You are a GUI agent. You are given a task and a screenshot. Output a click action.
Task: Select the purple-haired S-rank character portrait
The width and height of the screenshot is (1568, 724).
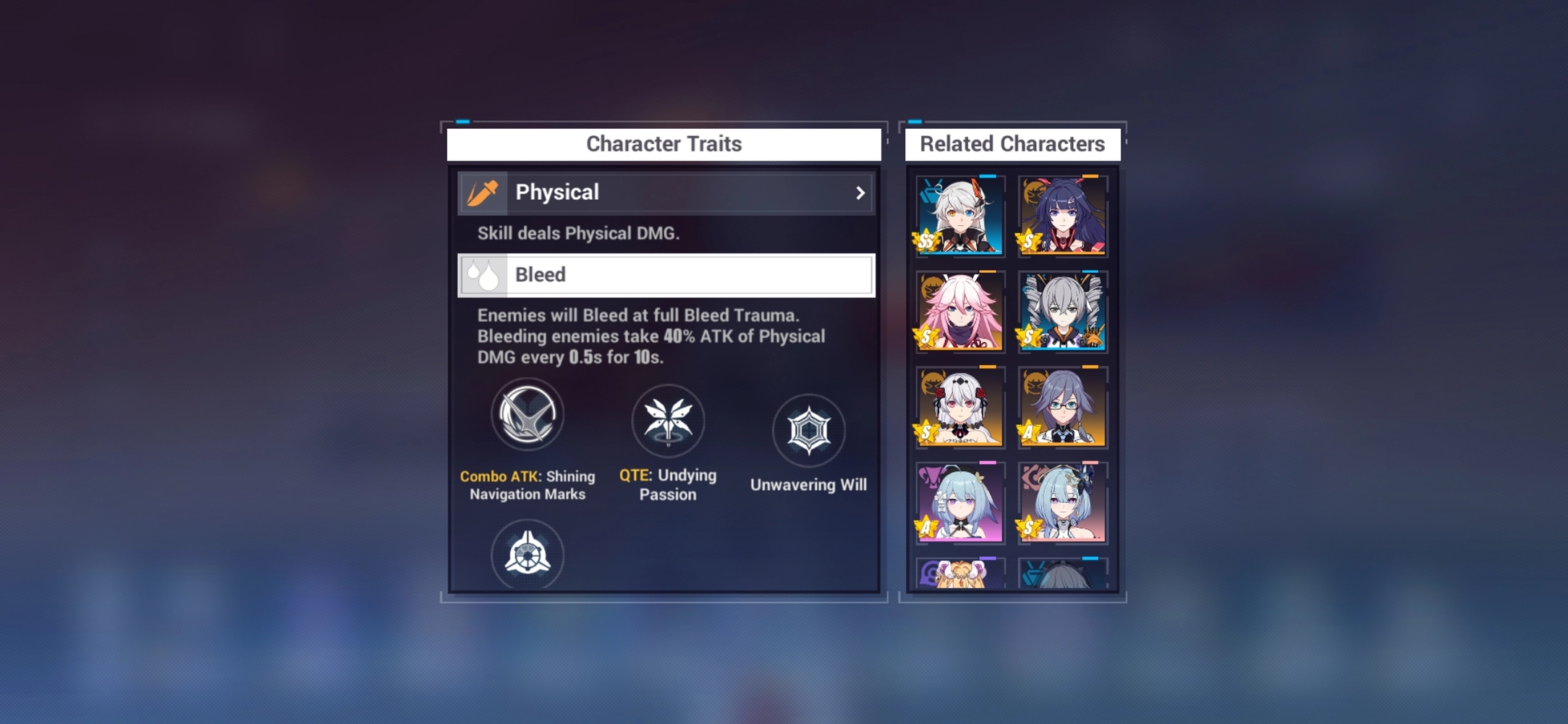[x=1061, y=215]
